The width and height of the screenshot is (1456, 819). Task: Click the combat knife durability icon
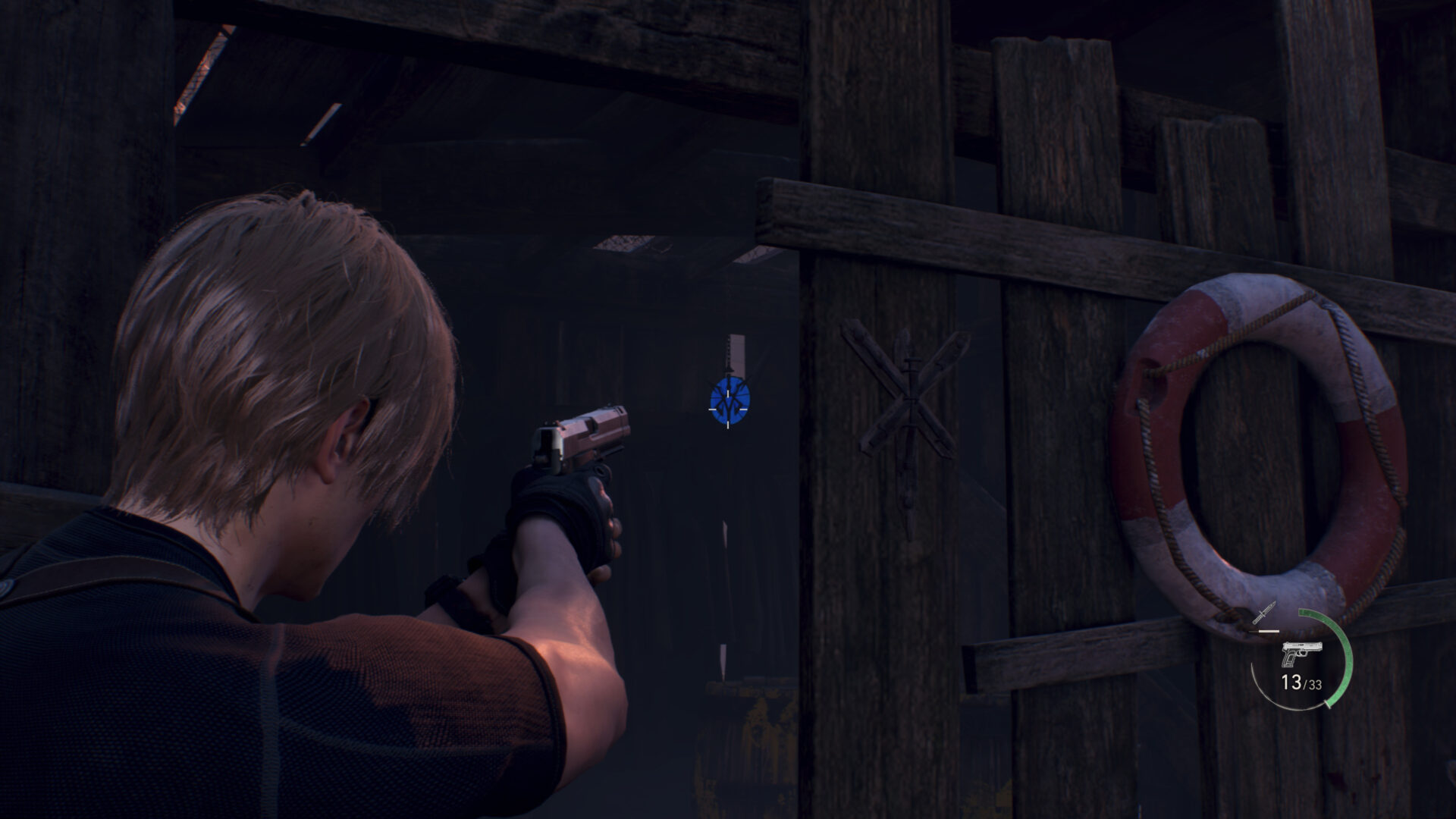pyautogui.click(x=1265, y=614)
